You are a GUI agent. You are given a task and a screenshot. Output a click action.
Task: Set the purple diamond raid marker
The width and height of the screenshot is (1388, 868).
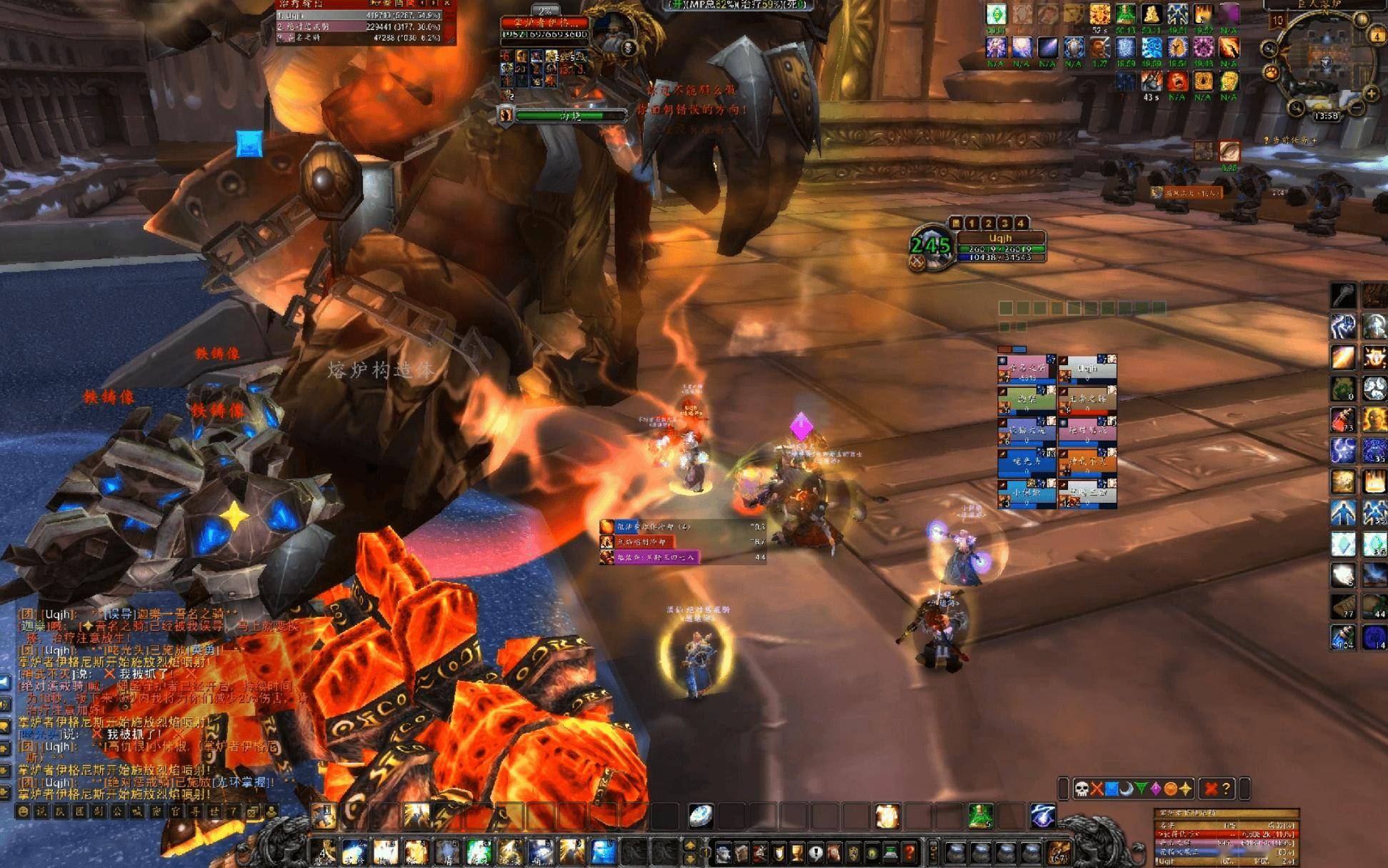[1155, 789]
